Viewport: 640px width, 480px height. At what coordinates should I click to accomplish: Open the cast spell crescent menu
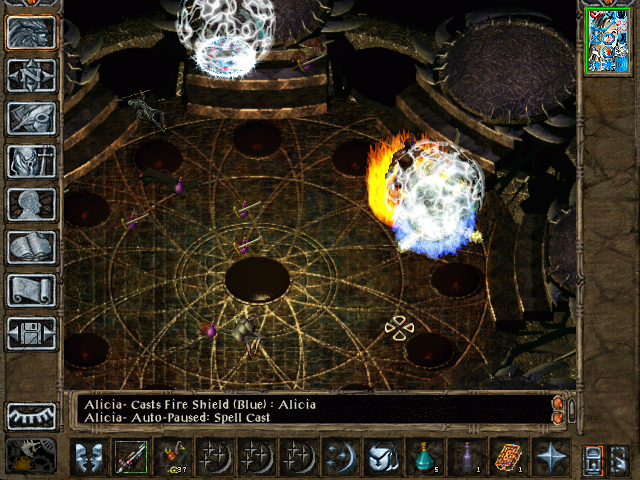click(x=340, y=457)
